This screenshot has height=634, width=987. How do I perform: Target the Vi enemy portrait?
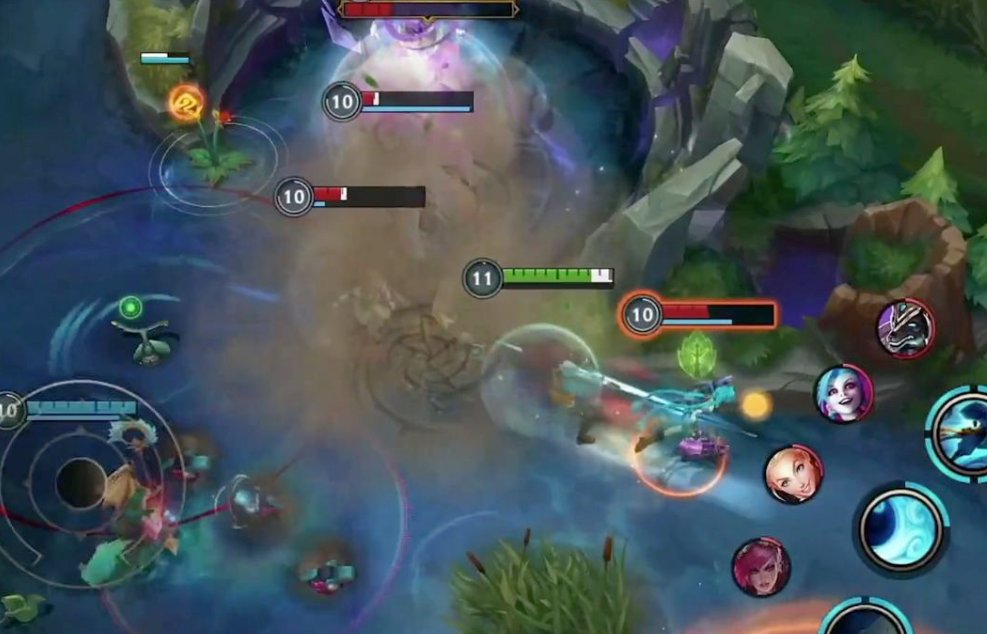(x=761, y=567)
